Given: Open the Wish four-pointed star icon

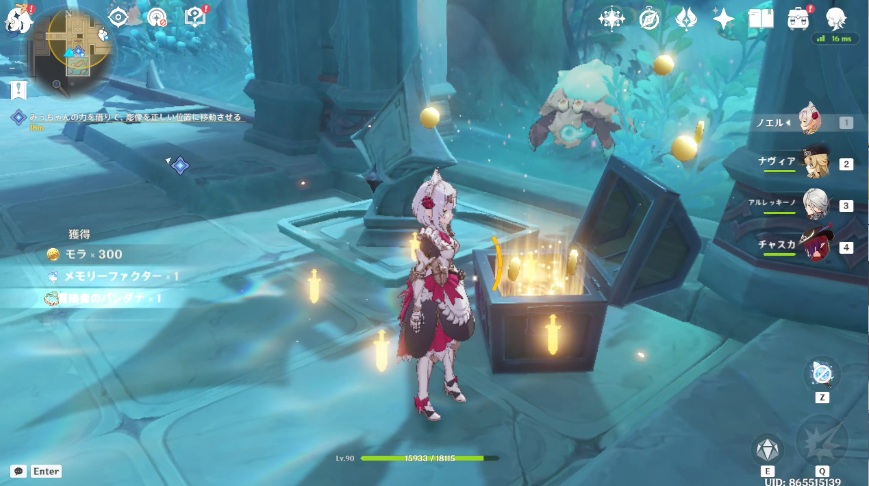Looking at the screenshot, I should tap(723, 18).
